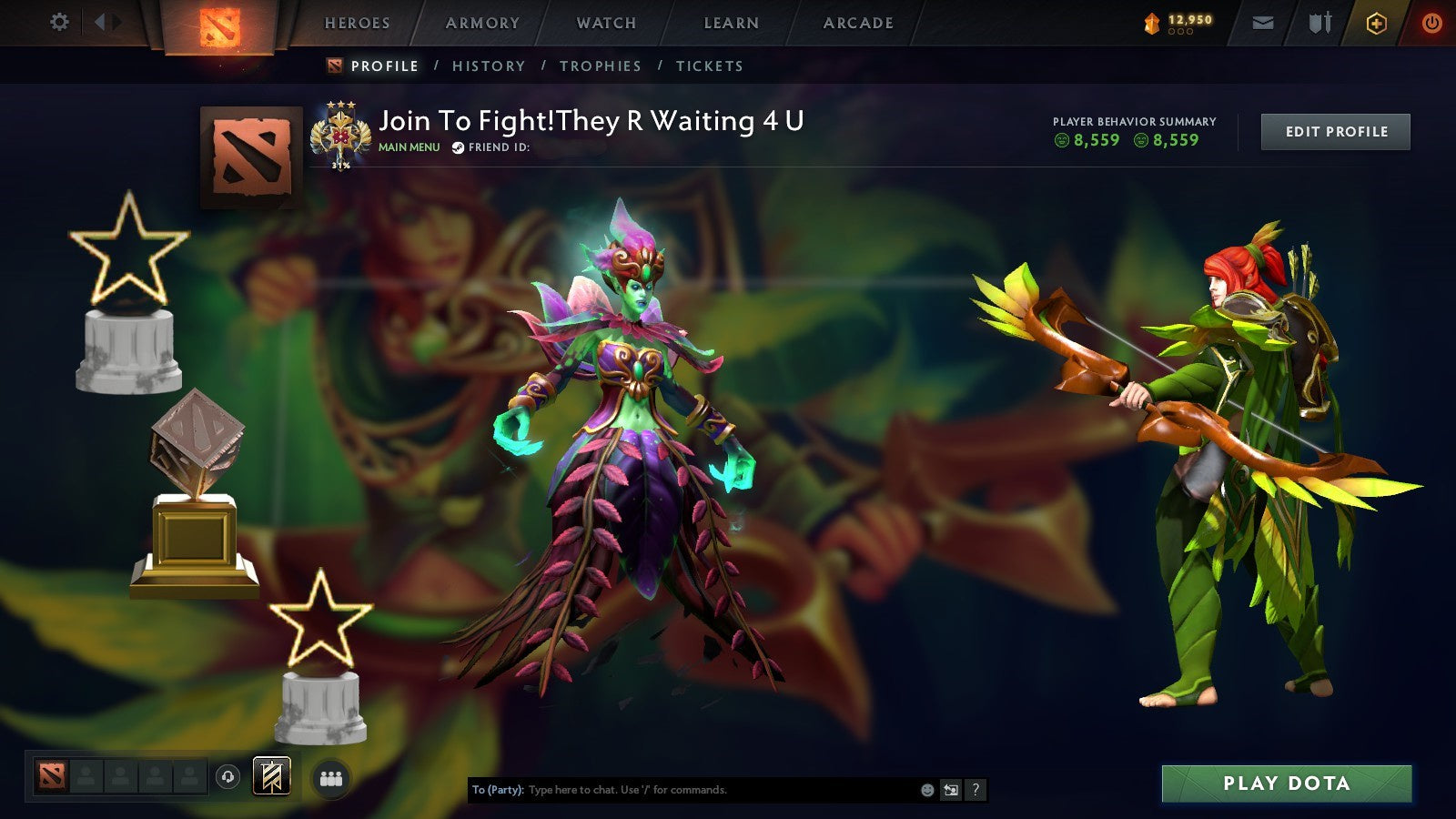Click the battle pass emblem near the party slots
Viewport: 1456px width, 819px height.
270,778
